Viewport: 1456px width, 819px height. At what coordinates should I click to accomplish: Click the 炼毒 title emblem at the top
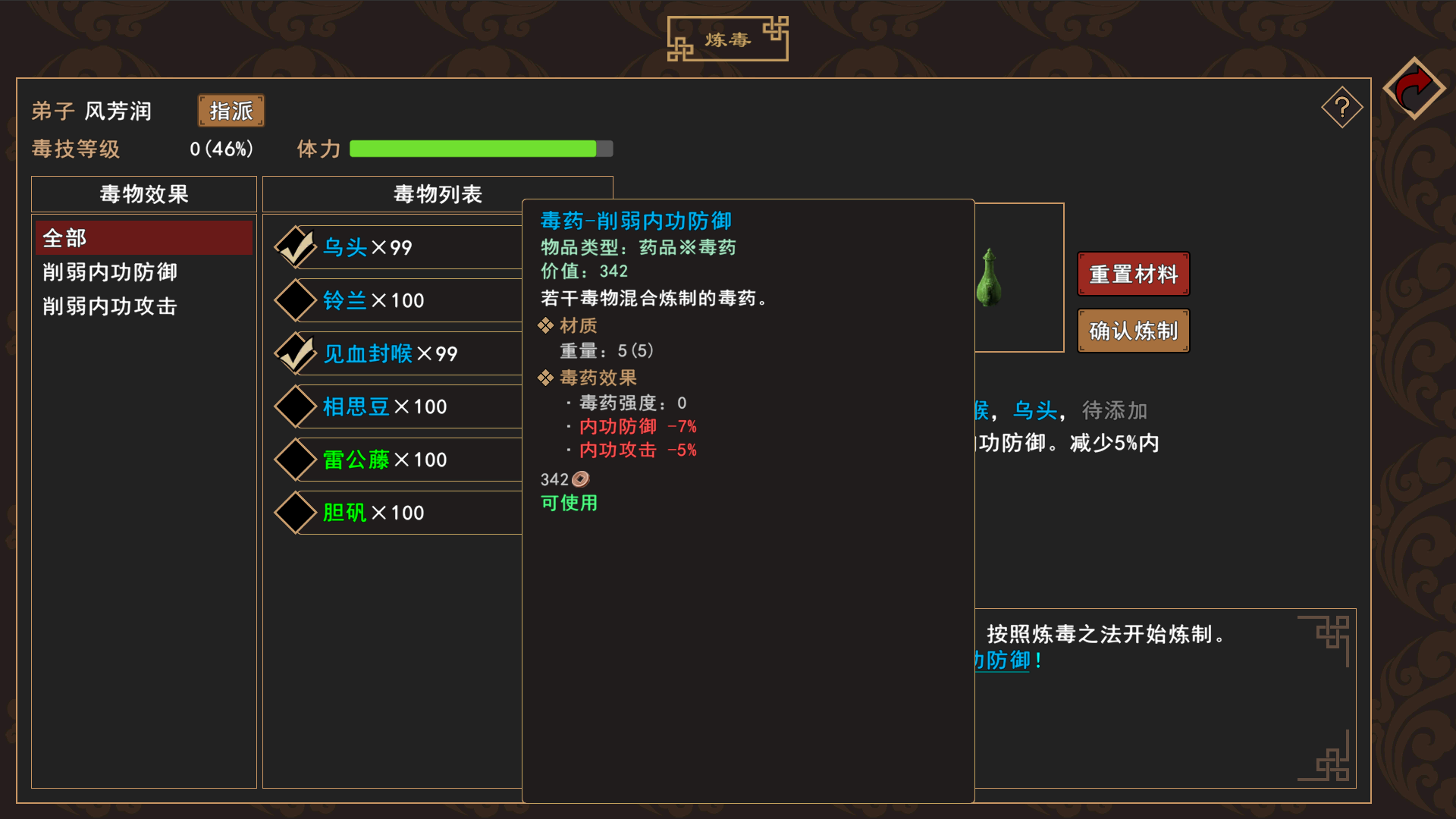point(727,38)
